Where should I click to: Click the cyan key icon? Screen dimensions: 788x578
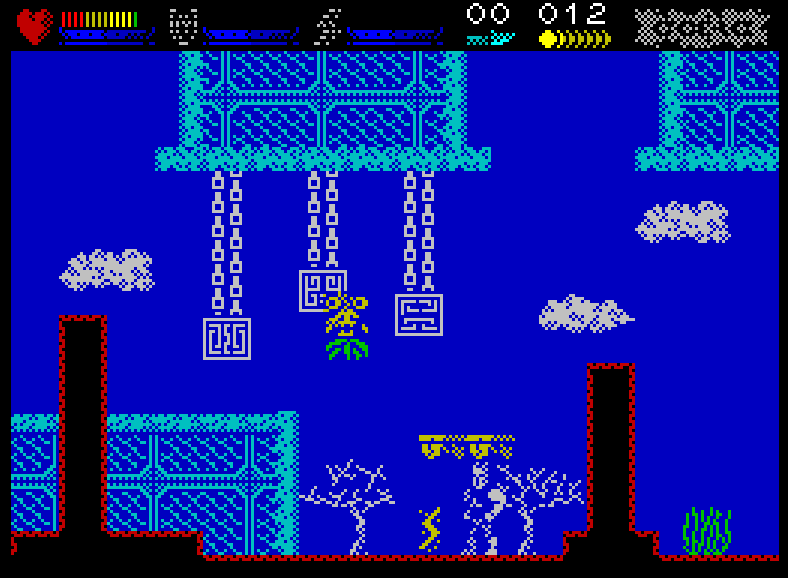490,39
